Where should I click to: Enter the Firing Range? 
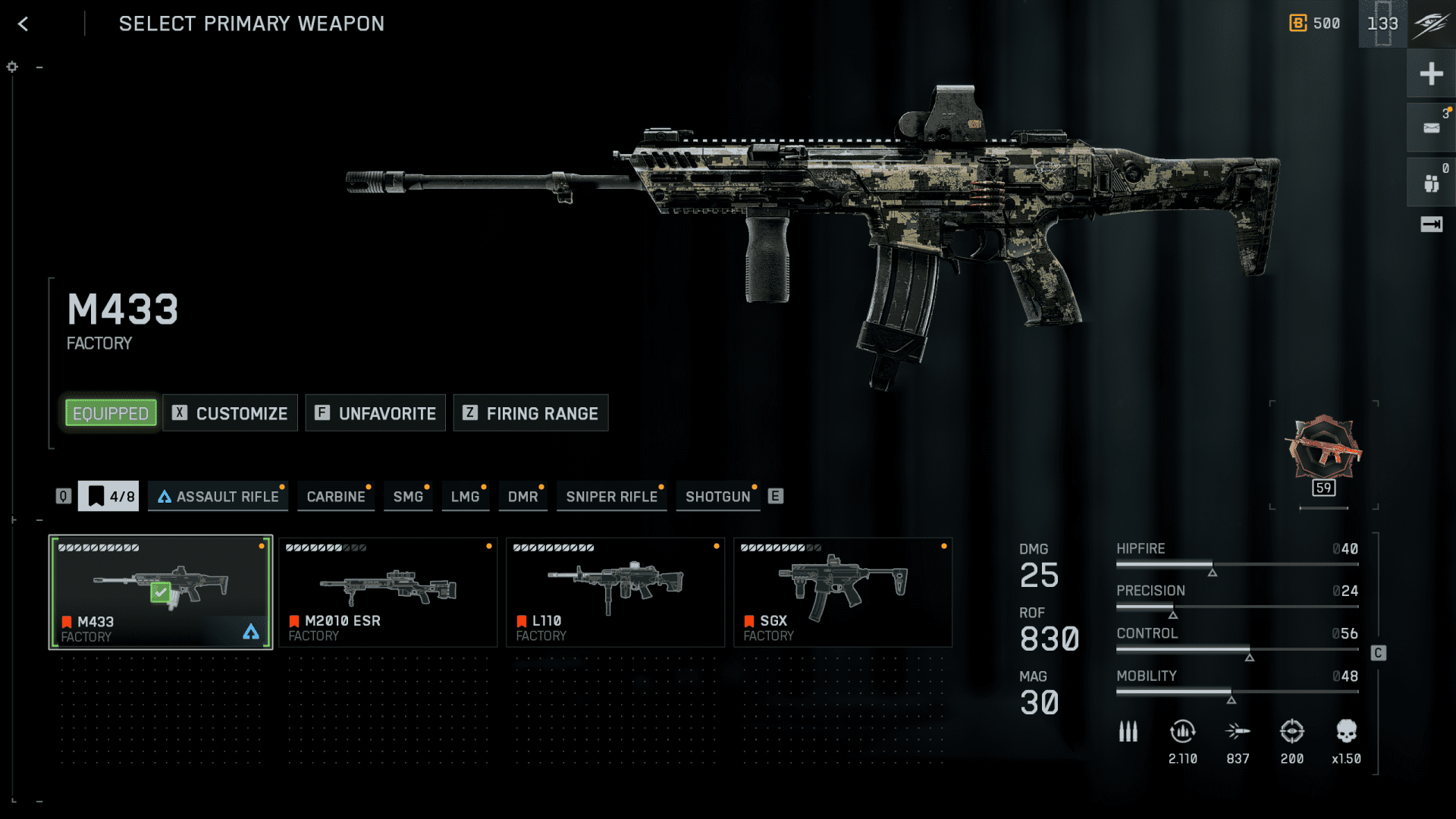(531, 413)
